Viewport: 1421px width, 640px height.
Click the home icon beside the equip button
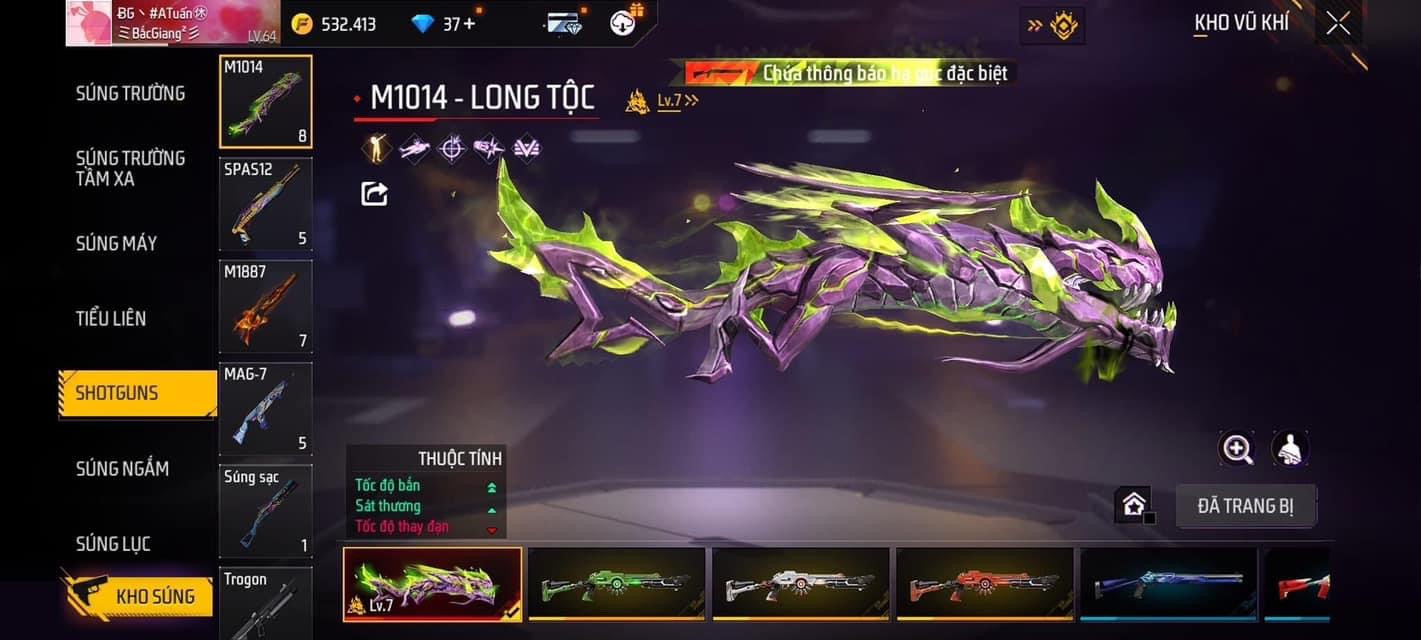[1133, 505]
